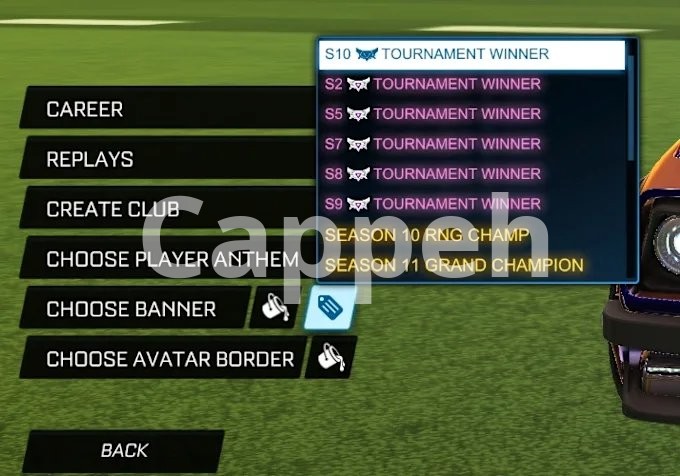Select the S9 Tournament Winner title
The image size is (680, 476).
(471, 204)
